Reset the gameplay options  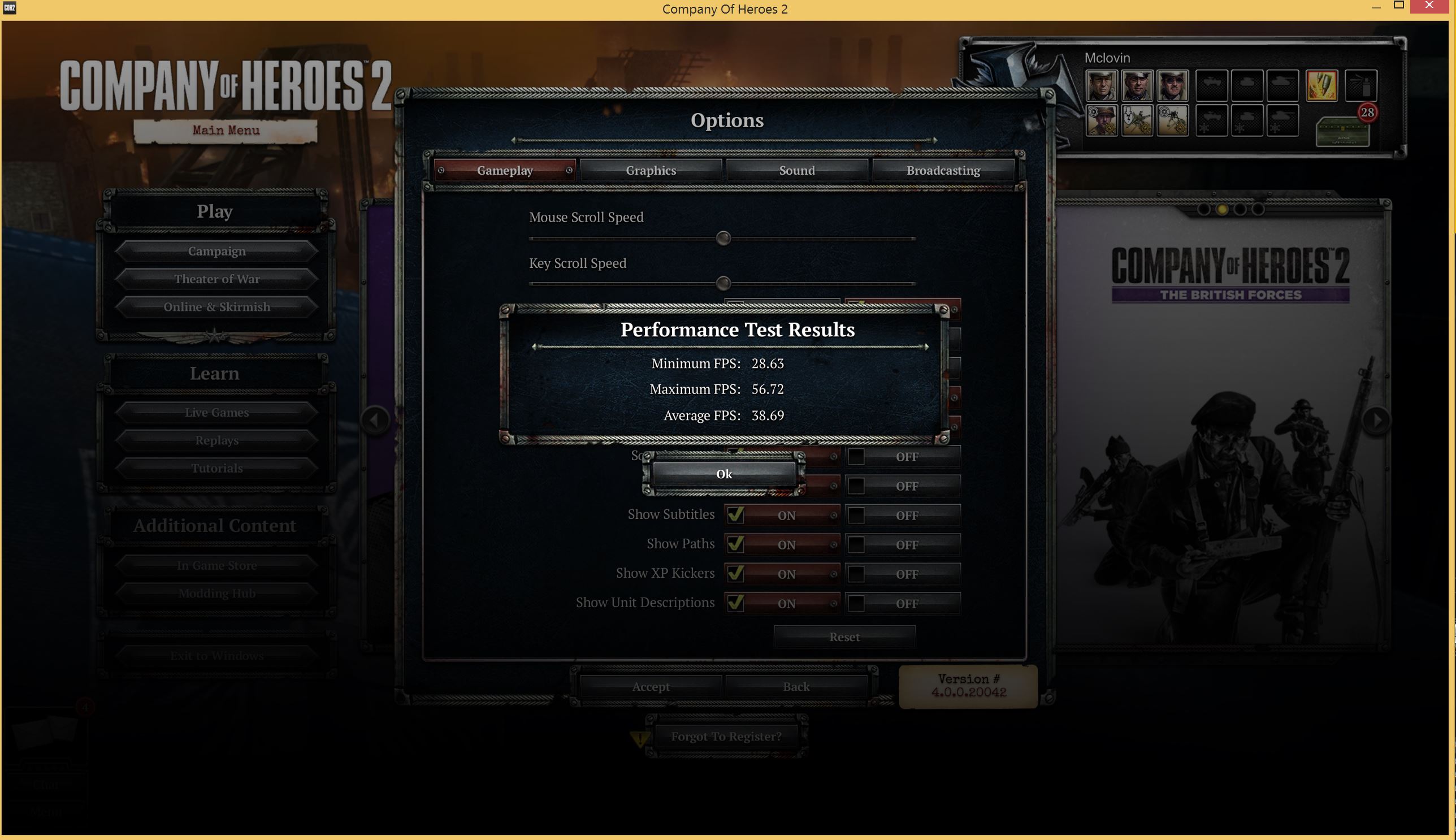844,637
